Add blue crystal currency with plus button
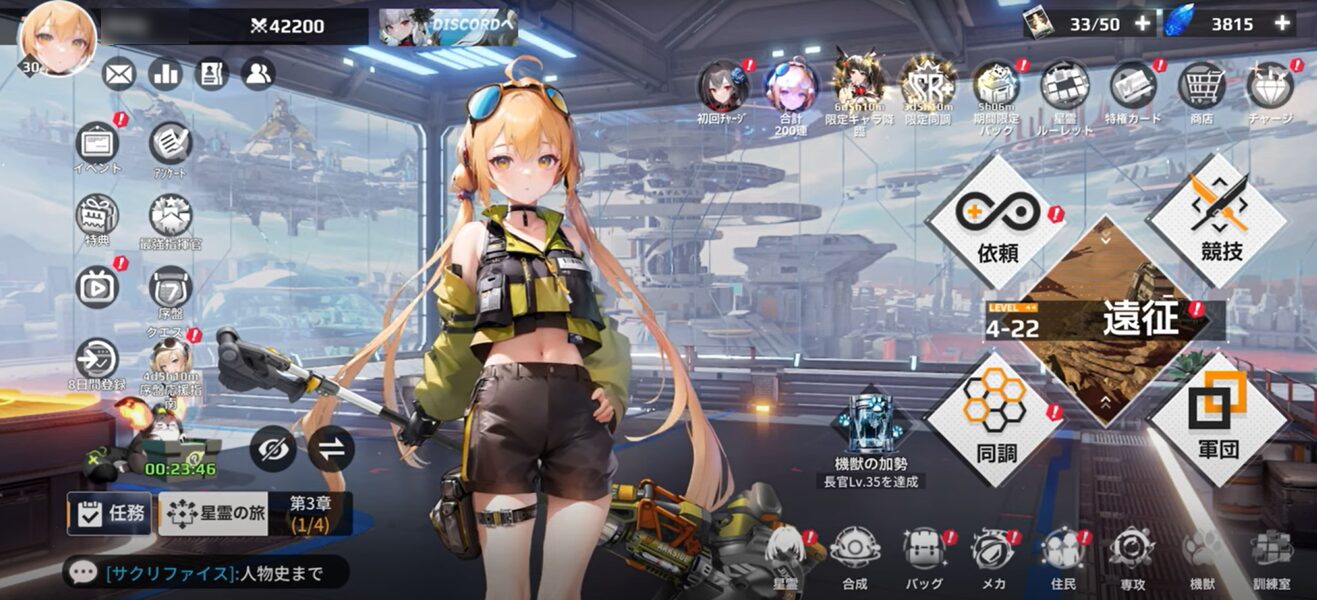 [1281, 23]
